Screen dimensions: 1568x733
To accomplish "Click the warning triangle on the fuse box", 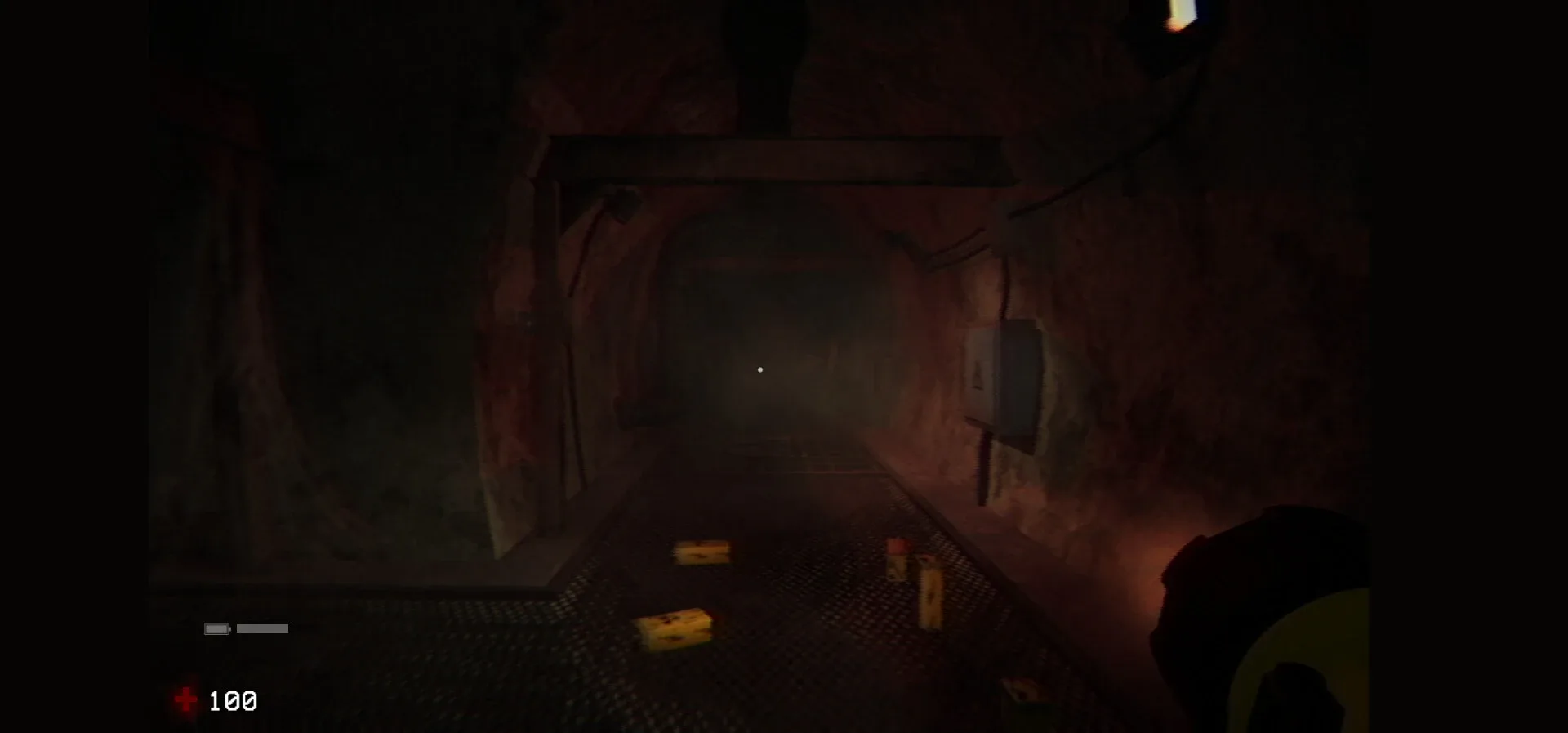I will click(x=977, y=374).
